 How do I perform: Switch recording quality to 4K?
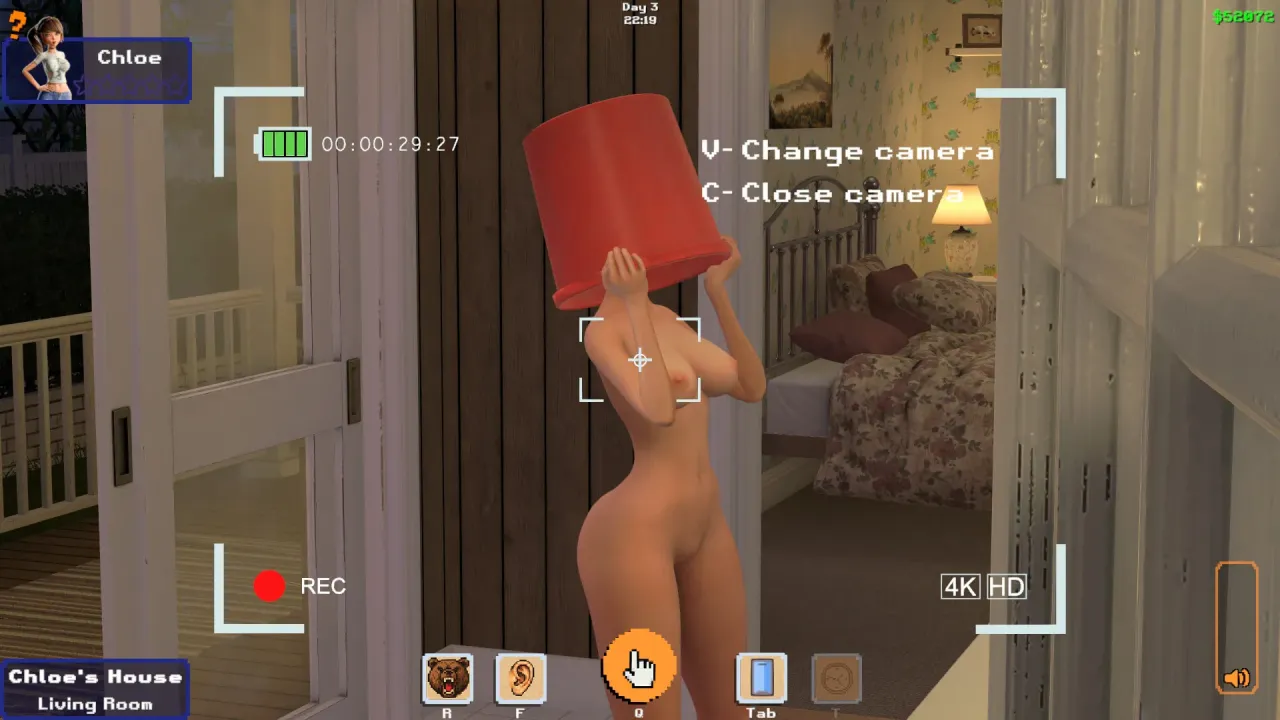[x=961, y=587]
